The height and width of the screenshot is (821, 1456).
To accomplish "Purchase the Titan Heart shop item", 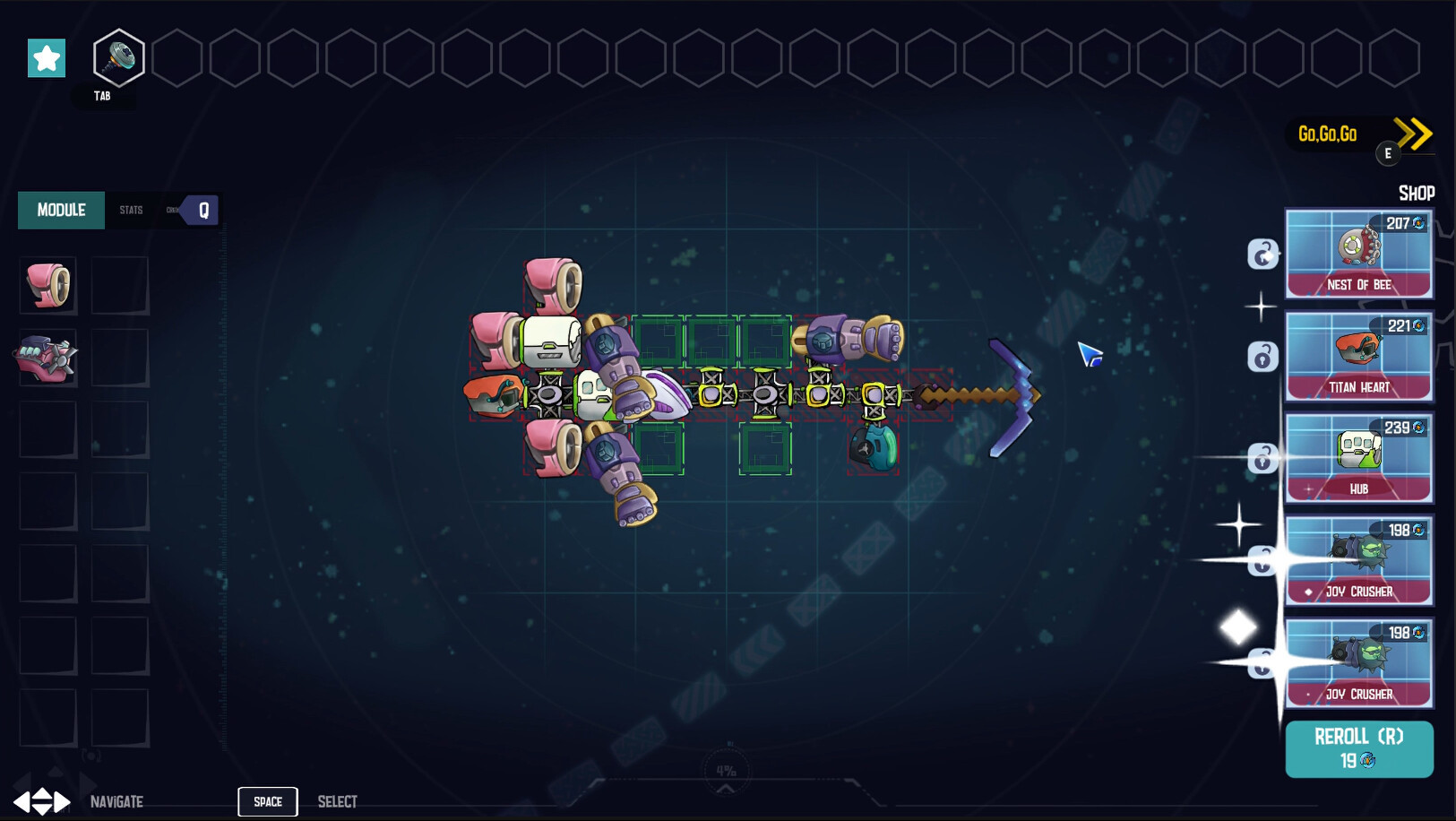I will (1358, 356).
